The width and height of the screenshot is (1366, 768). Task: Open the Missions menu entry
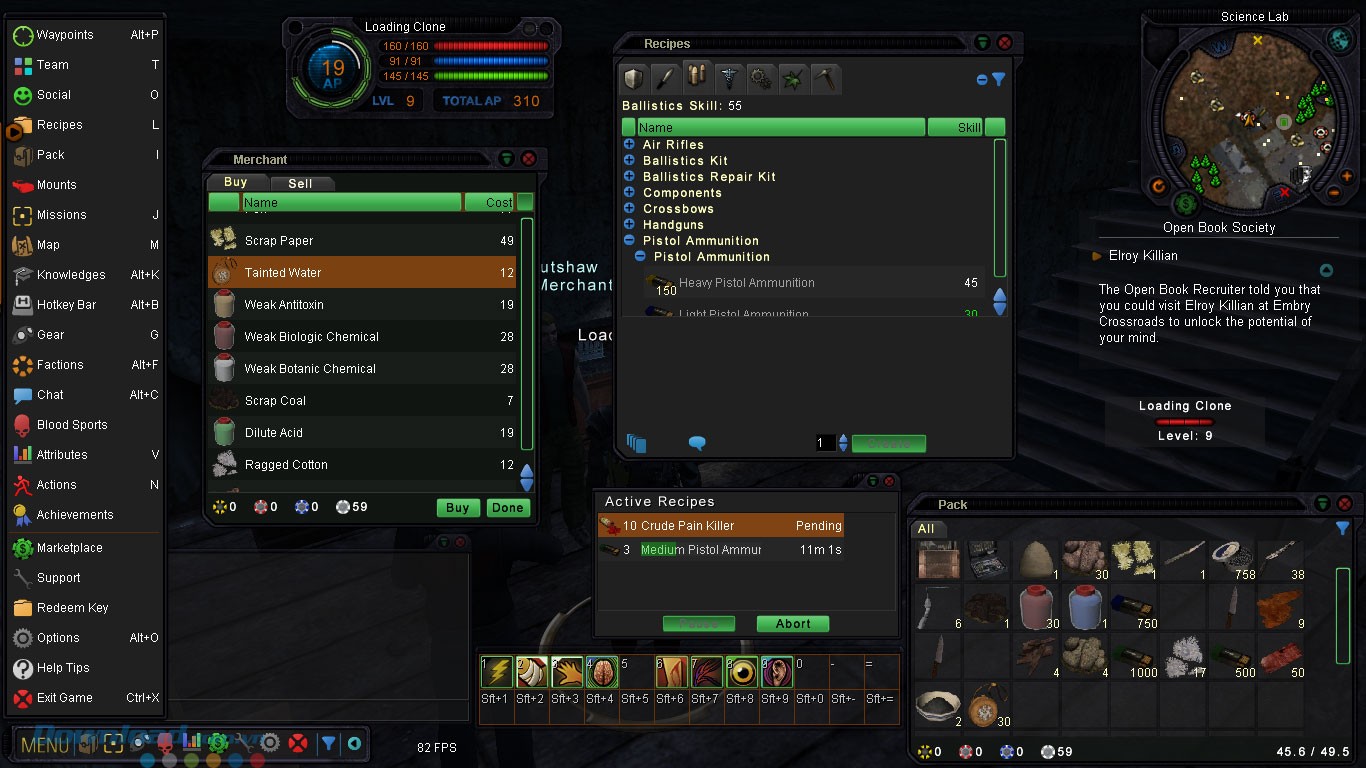point(61,215)
